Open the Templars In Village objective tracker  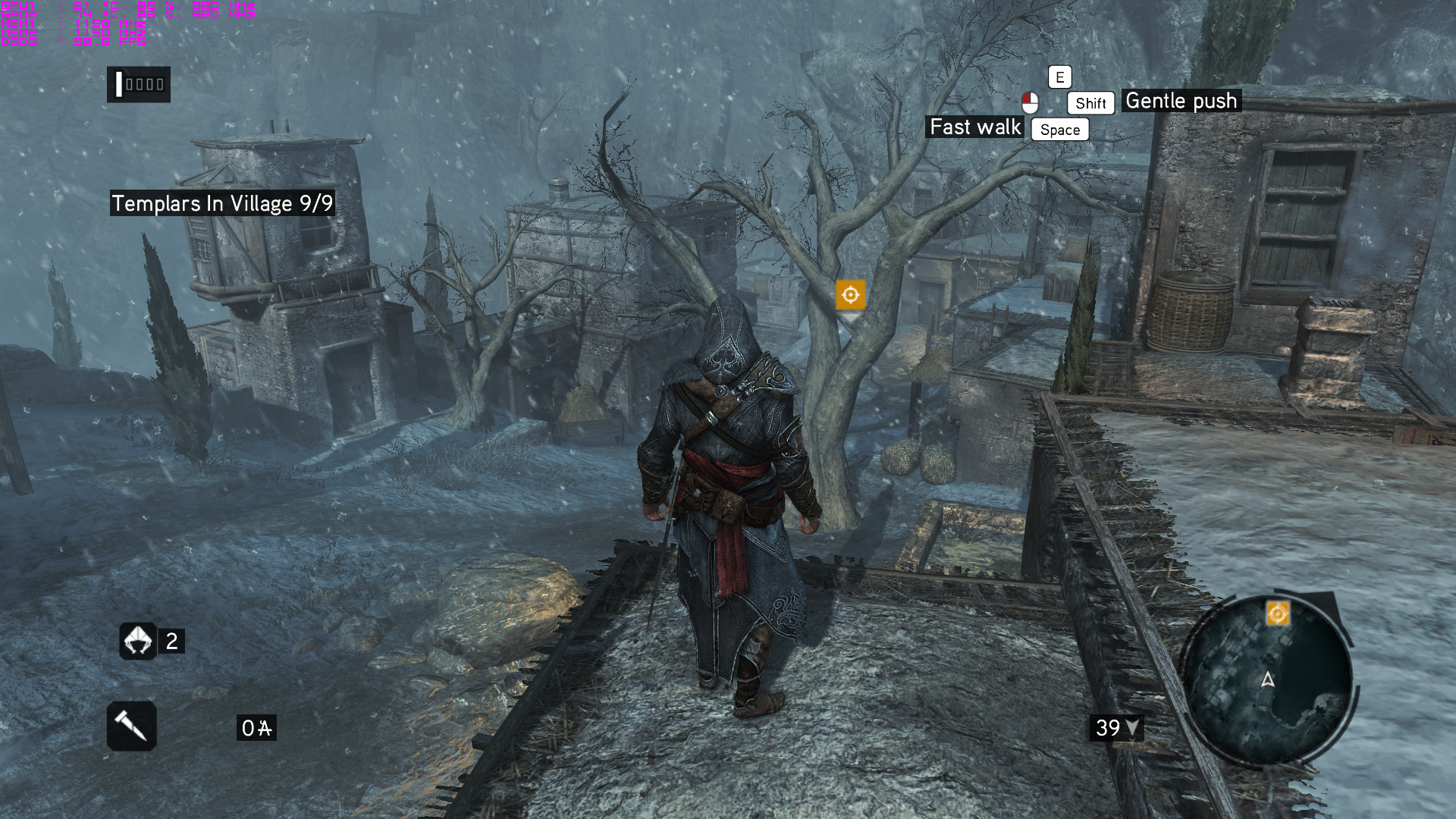tap(221, 203)
